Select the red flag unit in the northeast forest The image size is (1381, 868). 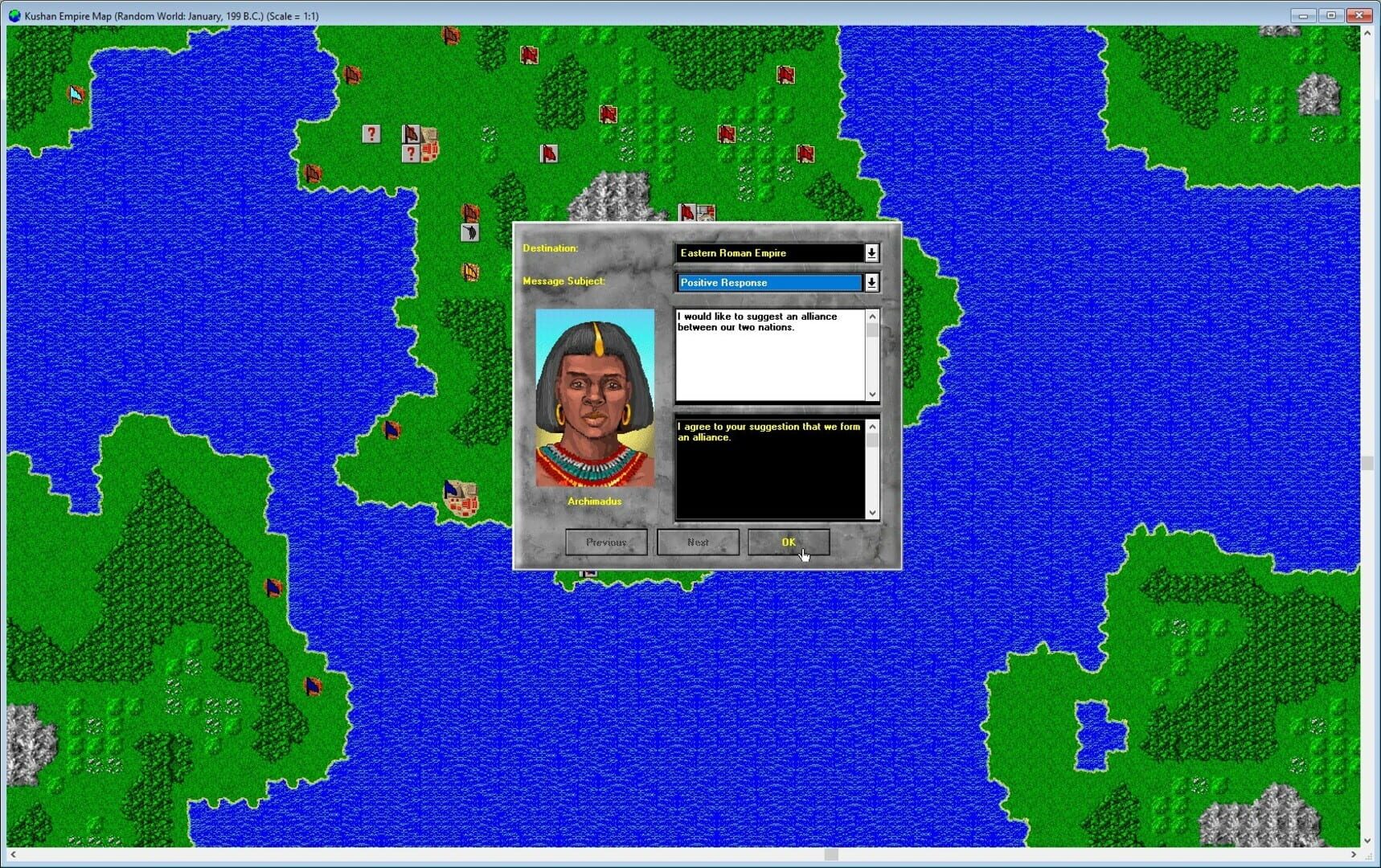tap(785, 75)
